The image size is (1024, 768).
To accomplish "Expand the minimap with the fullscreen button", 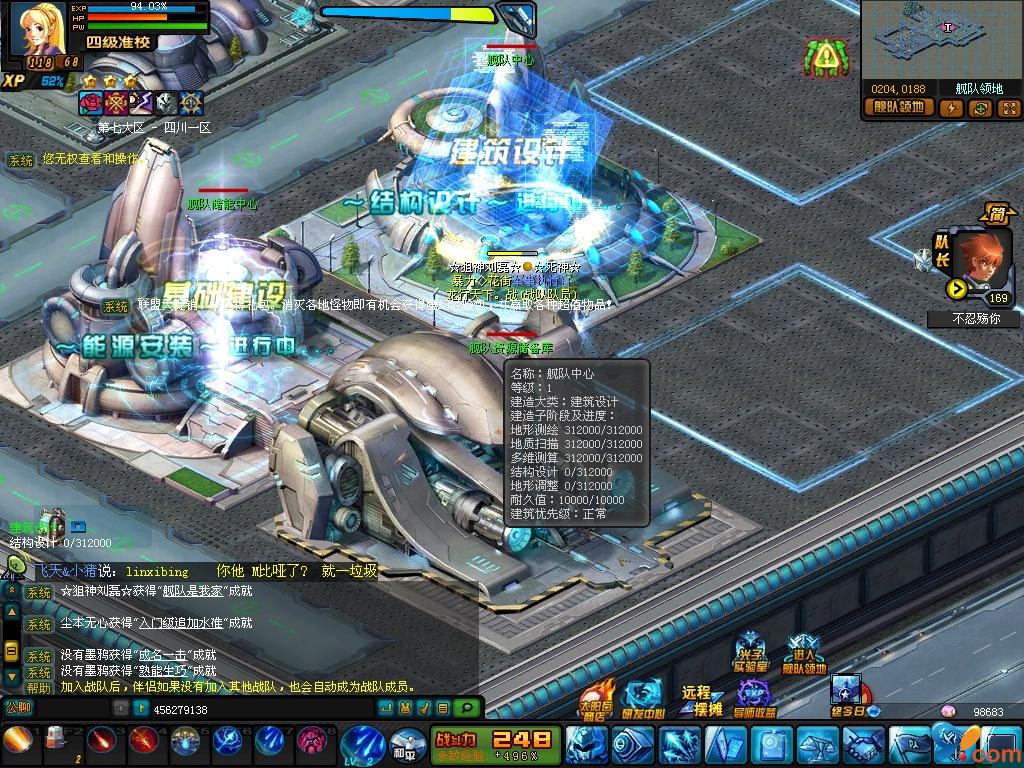I will click(x=1008, y=108).
